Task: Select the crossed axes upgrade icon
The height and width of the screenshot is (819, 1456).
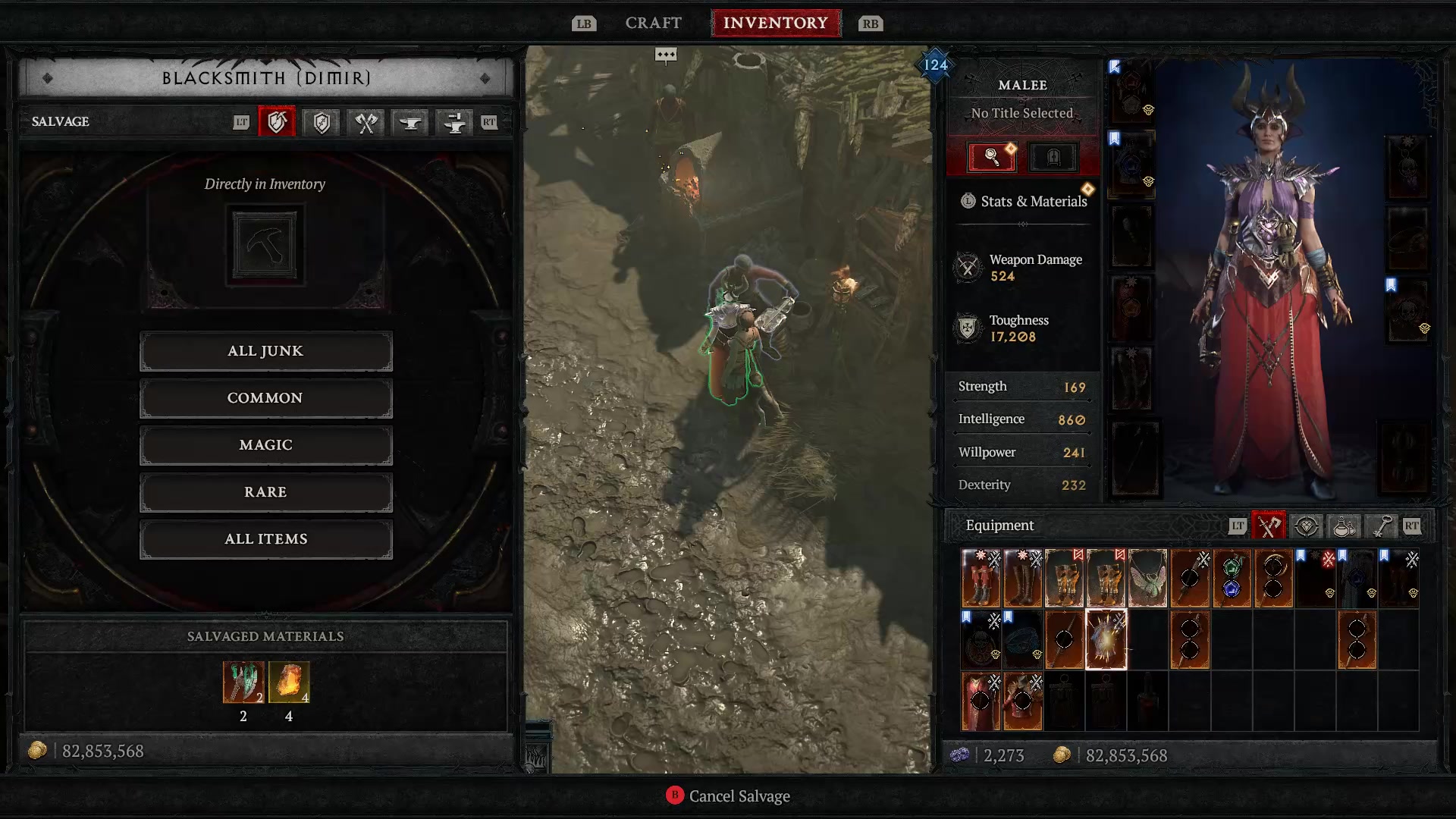Action: [x=364, y=122]
